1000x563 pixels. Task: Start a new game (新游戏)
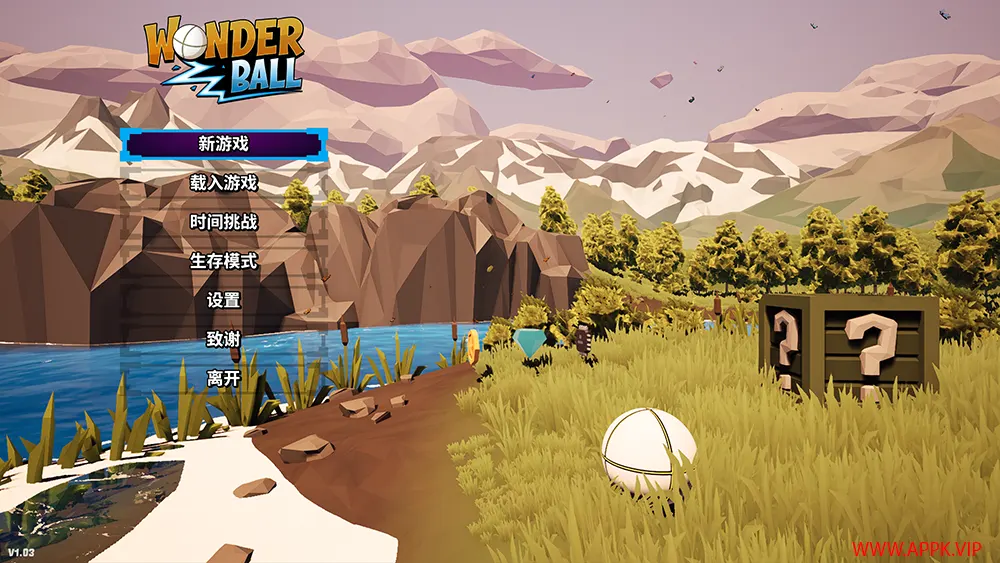(x=224, y=144)
